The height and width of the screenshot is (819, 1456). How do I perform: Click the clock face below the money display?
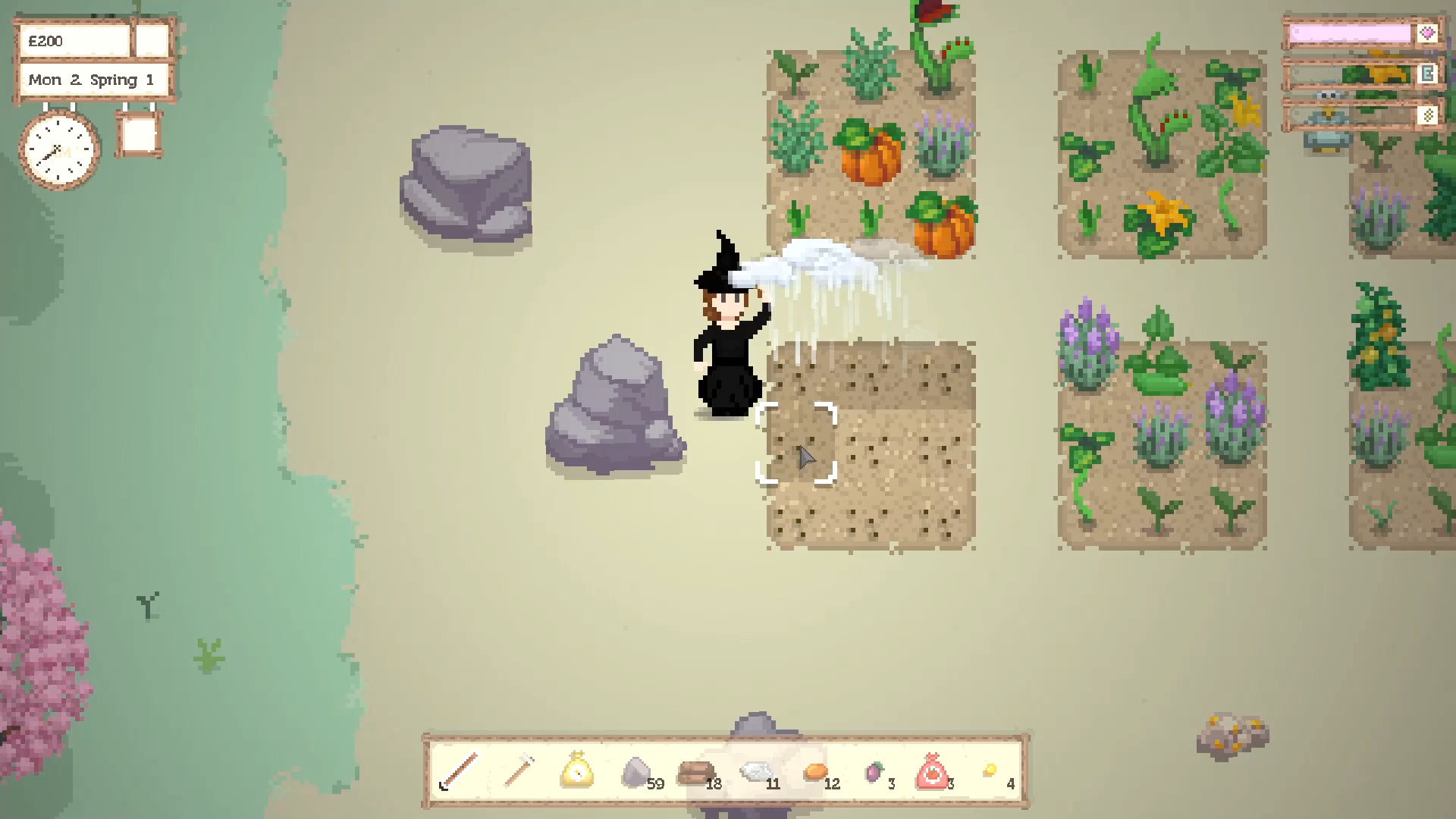(58, 149)
